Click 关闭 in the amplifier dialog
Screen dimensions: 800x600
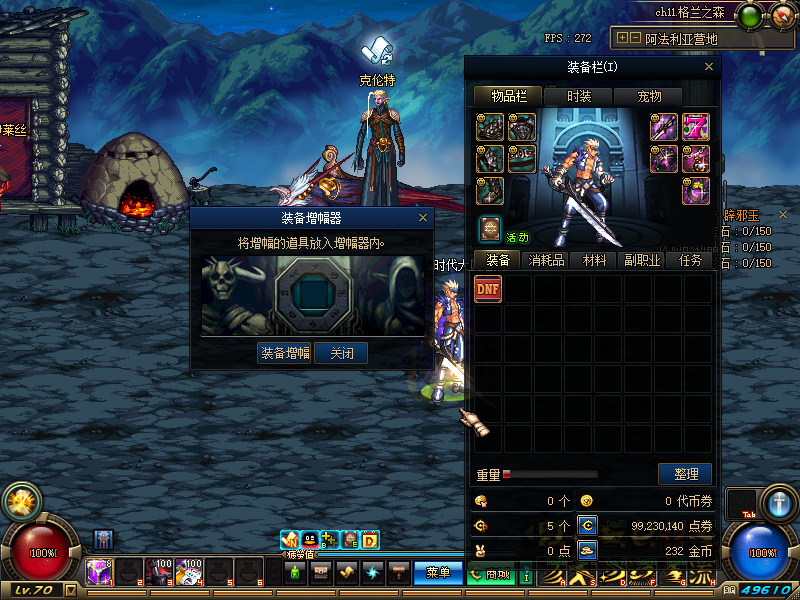click(x=341, y=353)
